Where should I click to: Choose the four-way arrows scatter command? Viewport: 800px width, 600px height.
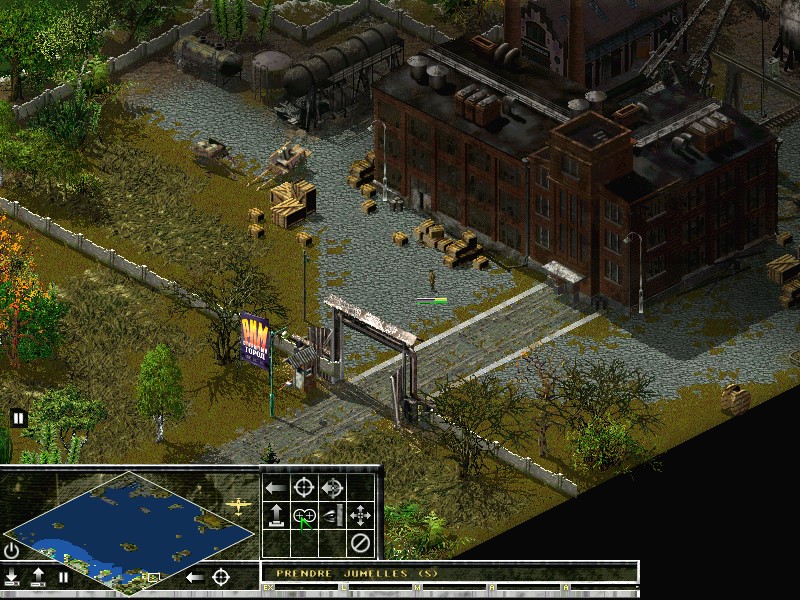[x=360, y=516]
